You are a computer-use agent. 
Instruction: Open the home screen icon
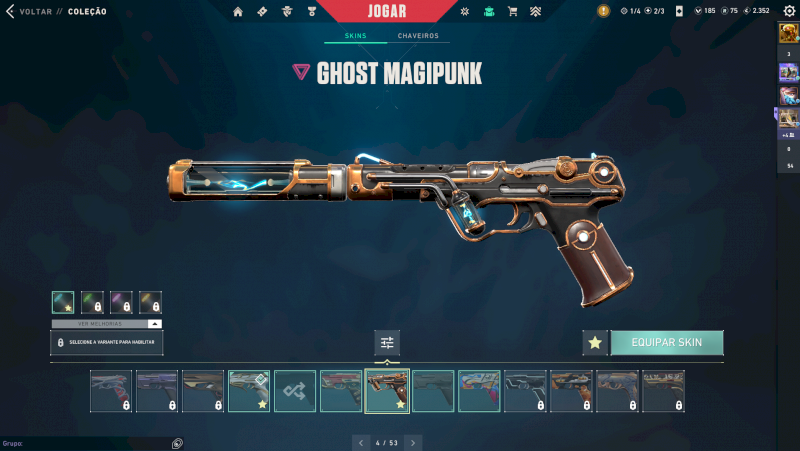point(238,11)
